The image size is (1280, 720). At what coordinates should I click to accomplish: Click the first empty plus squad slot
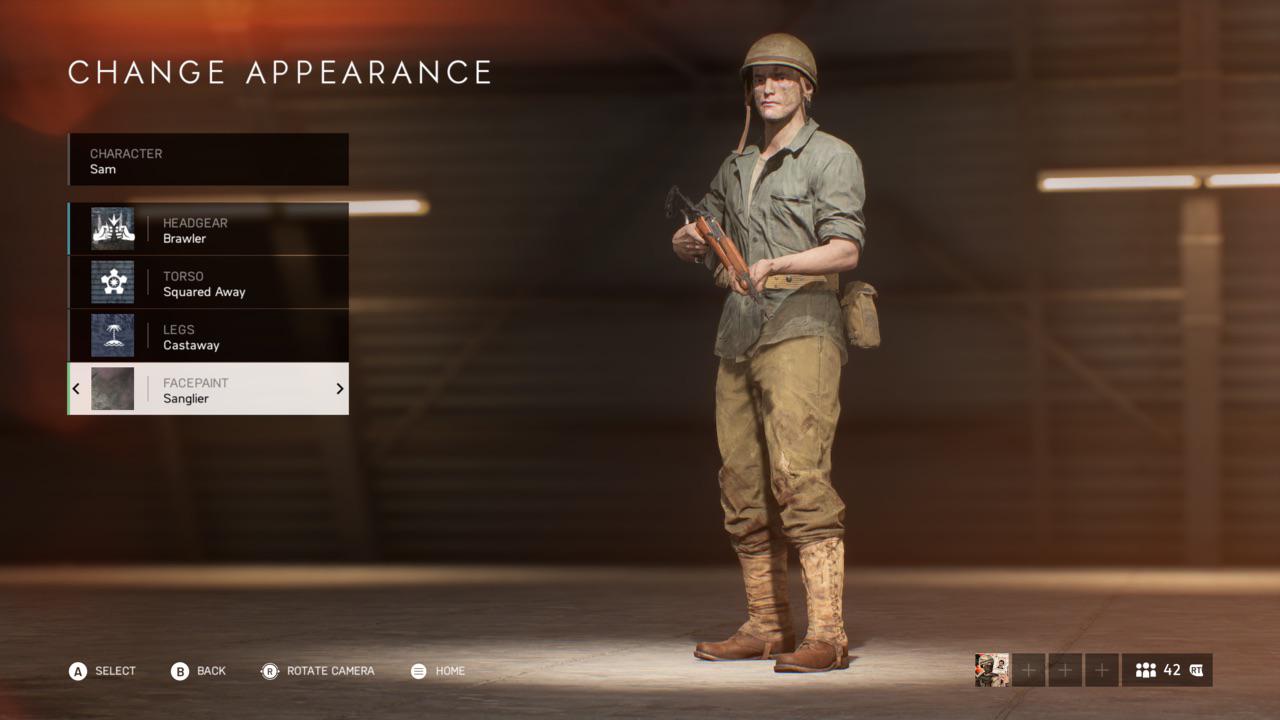[1028, 671]
